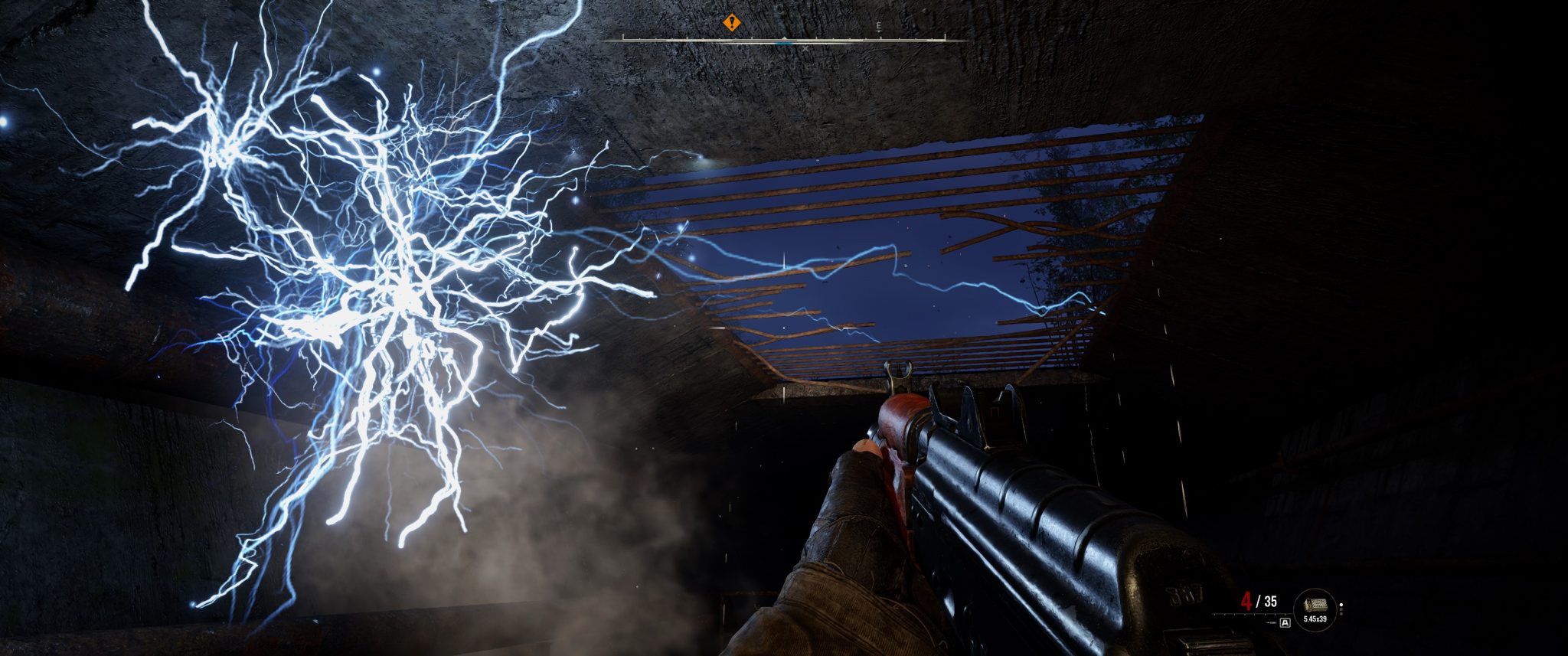Click the blue highlighted section of the compass slider
This screenshot has height=656, width=1568.
(x=785, y=44)
